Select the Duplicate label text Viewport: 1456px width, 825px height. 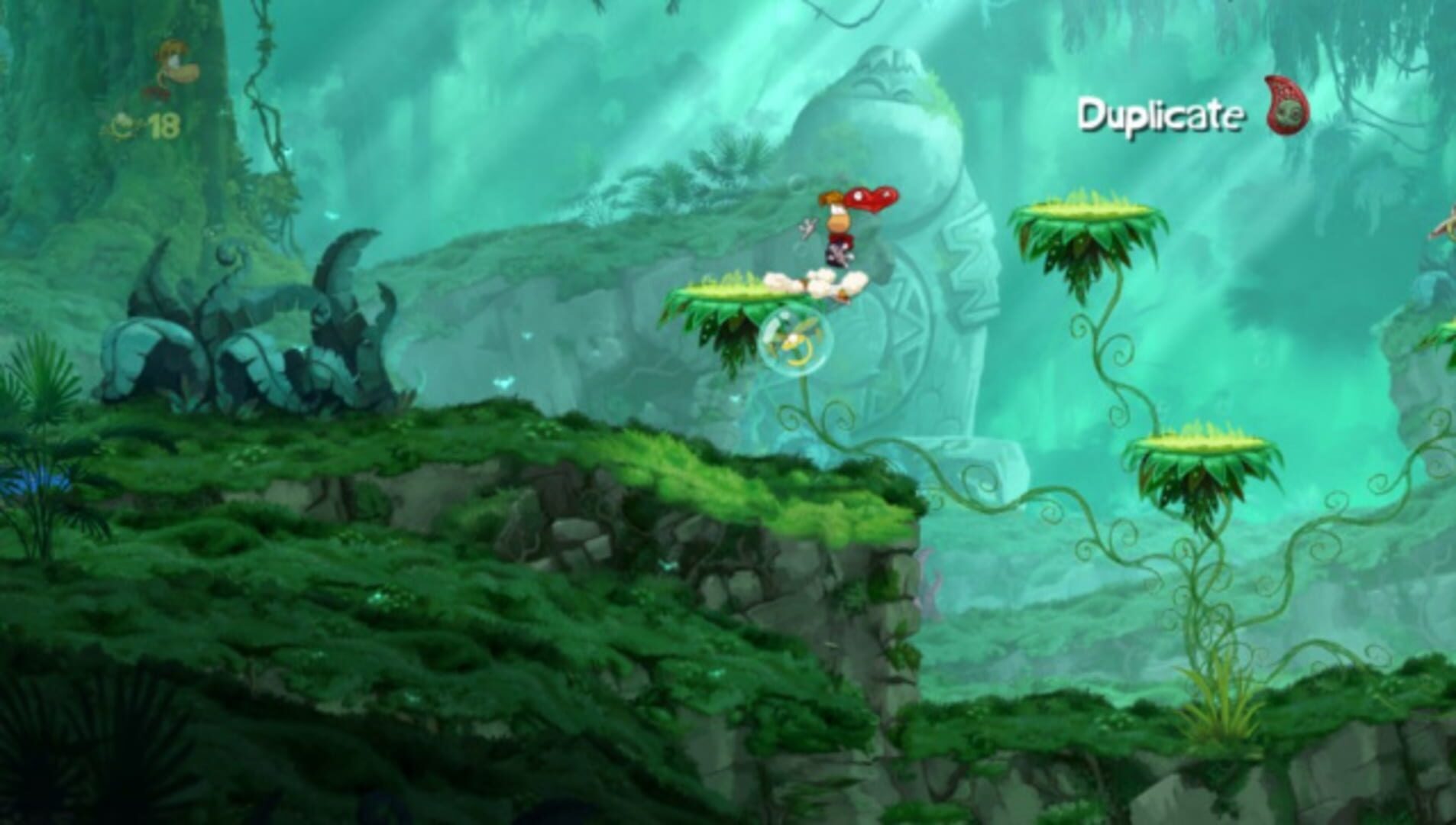[x=1161, y=115]
